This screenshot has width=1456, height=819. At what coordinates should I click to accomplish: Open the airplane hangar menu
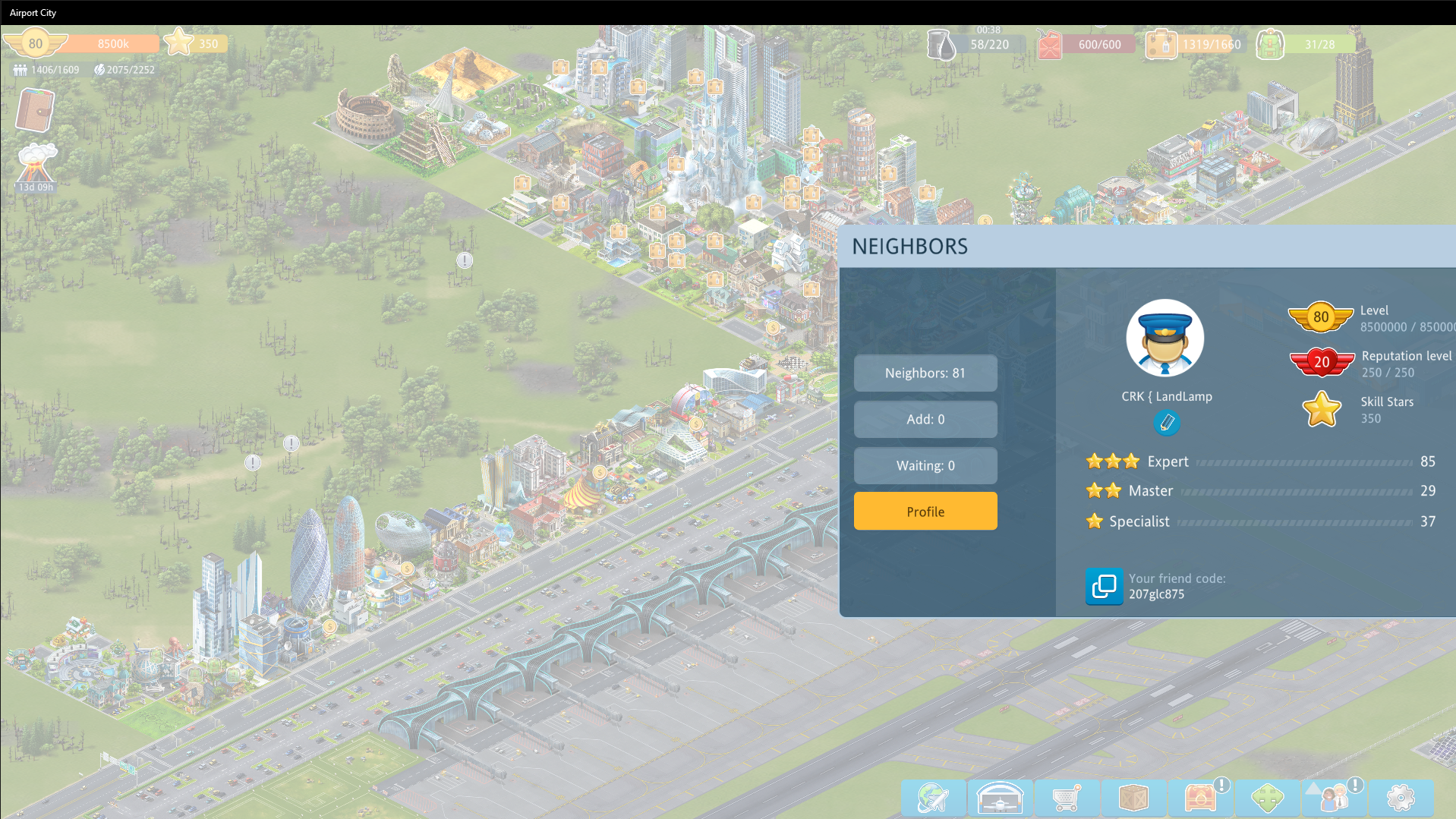coord(1000,798)
